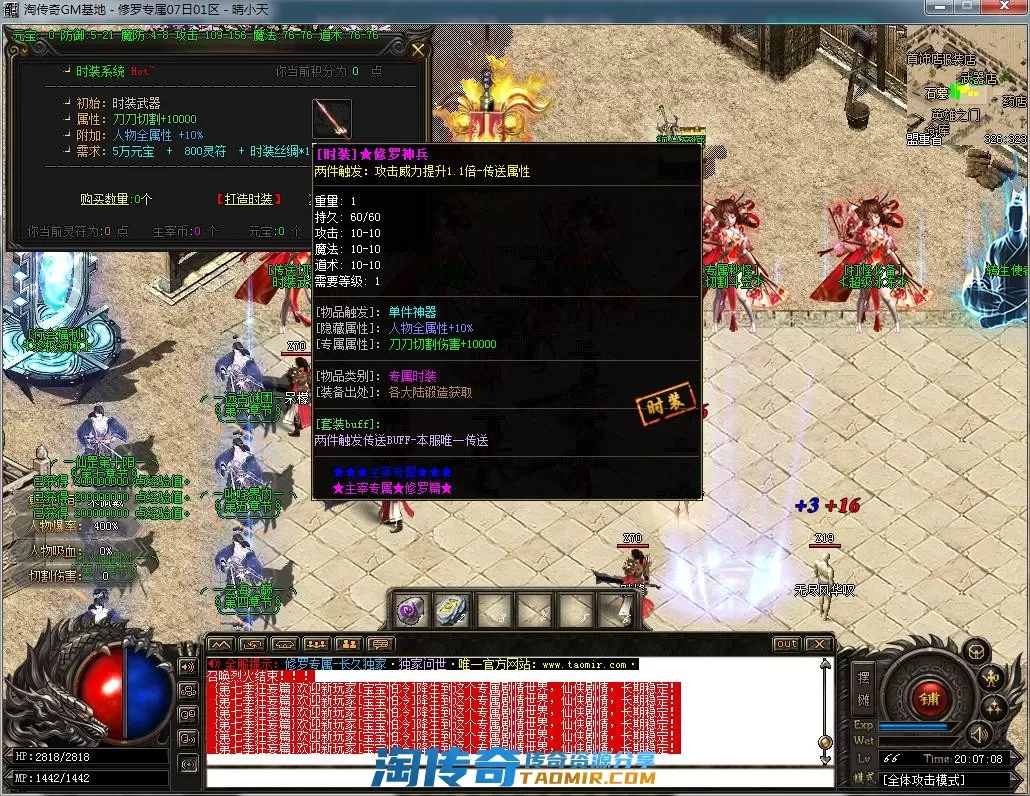Viewport: 1030px width, 796px height.
Task: Close the fashion system panel
Action: click(x=418, y=50)
